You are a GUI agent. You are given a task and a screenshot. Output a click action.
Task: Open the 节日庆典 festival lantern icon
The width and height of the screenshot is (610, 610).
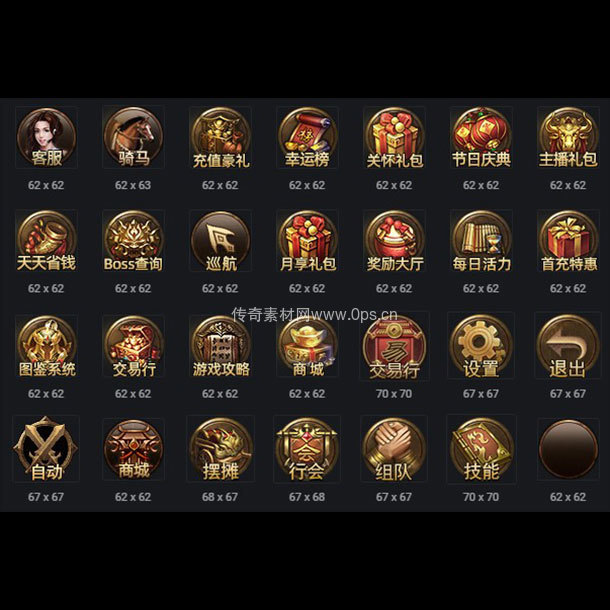point(481,138)
